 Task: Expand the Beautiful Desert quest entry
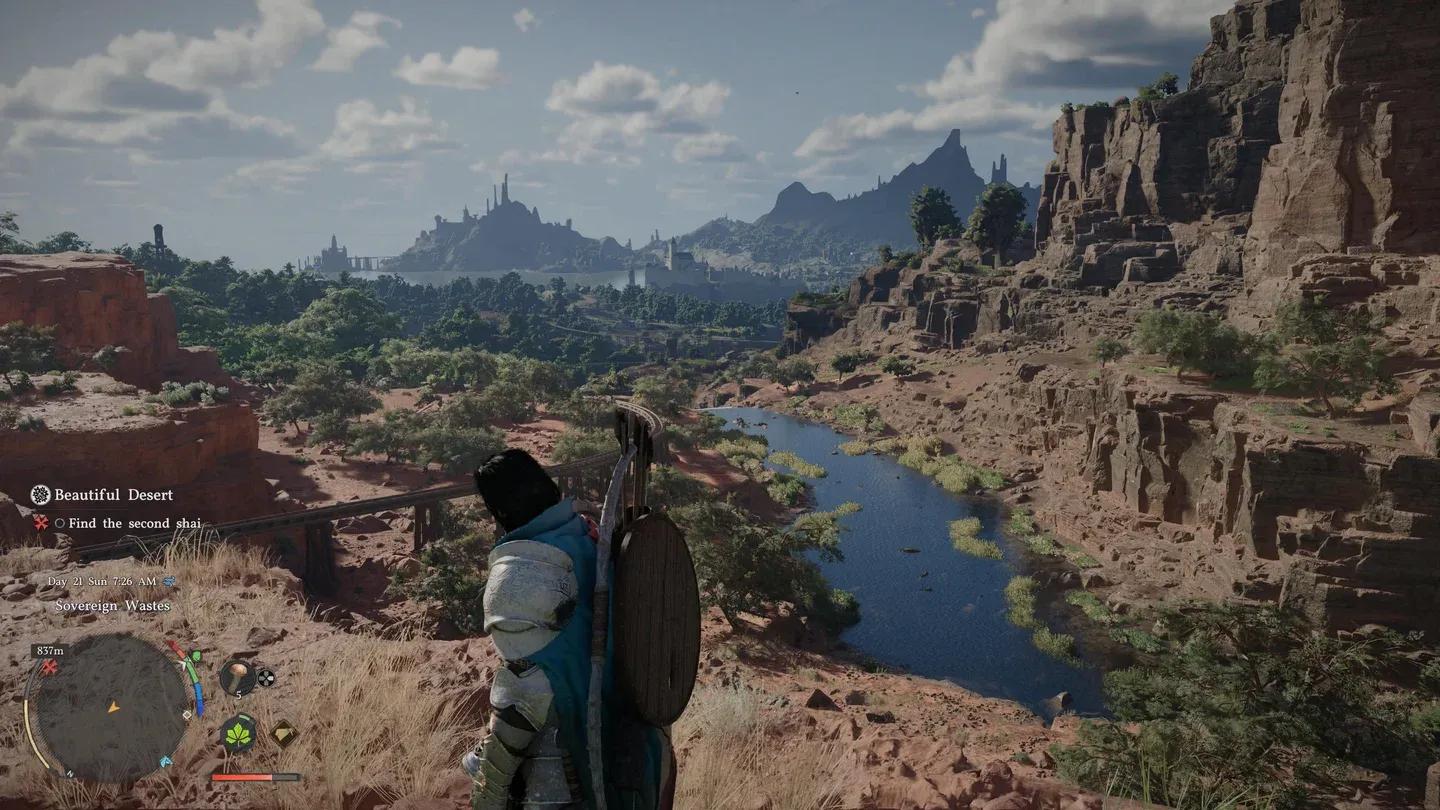pyautogui.click(x=114, y=495)
